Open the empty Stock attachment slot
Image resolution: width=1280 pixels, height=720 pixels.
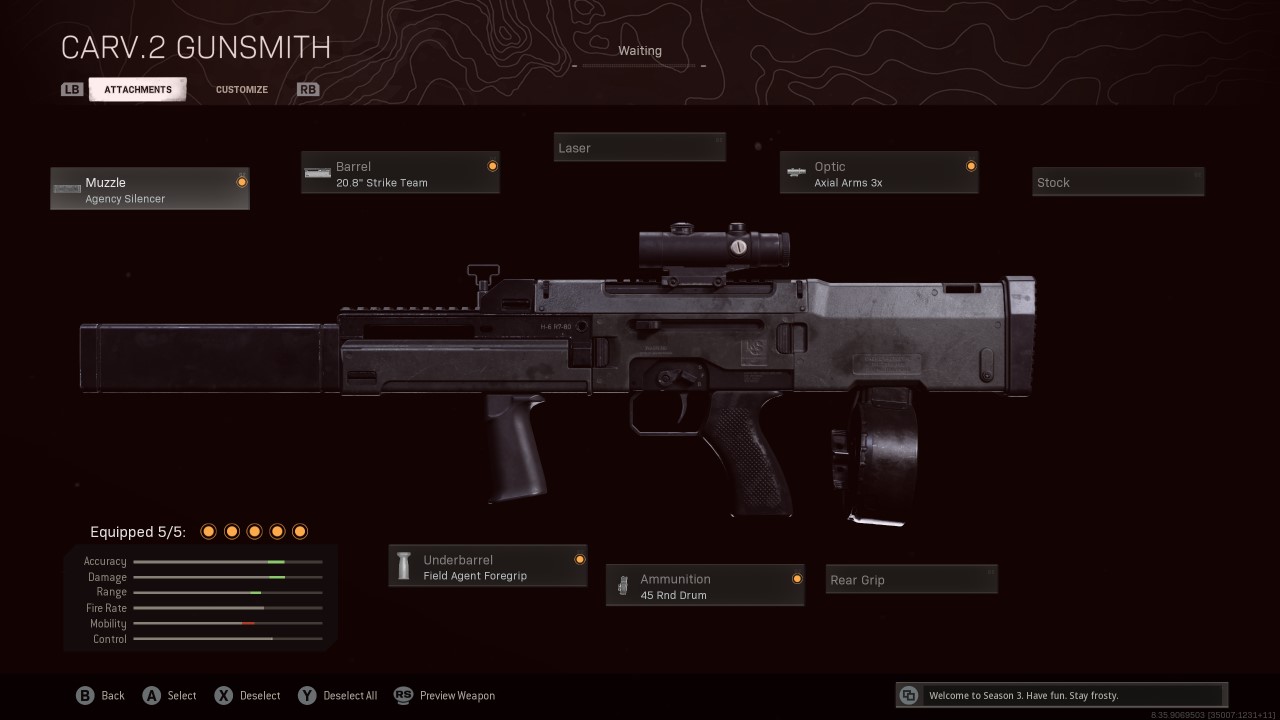[1118, 182]
